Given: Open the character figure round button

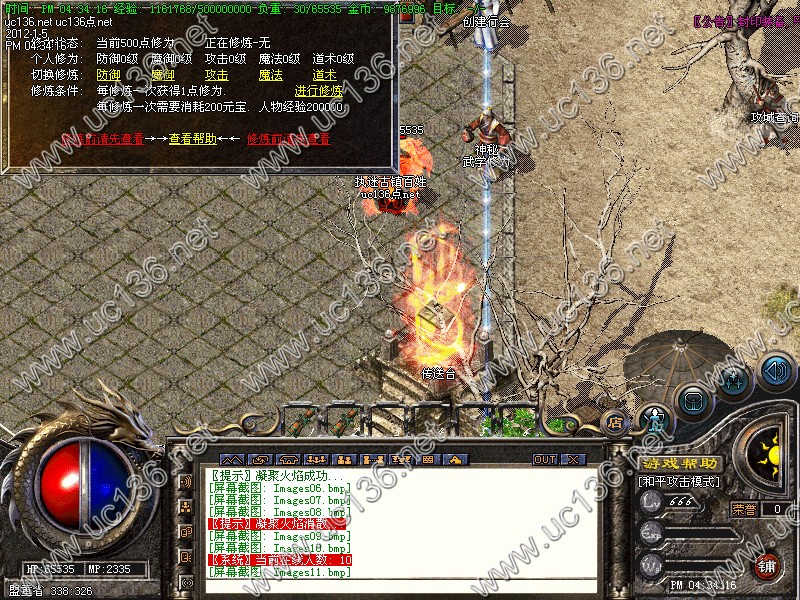Looking at the screenshot, I should point(653,420).
